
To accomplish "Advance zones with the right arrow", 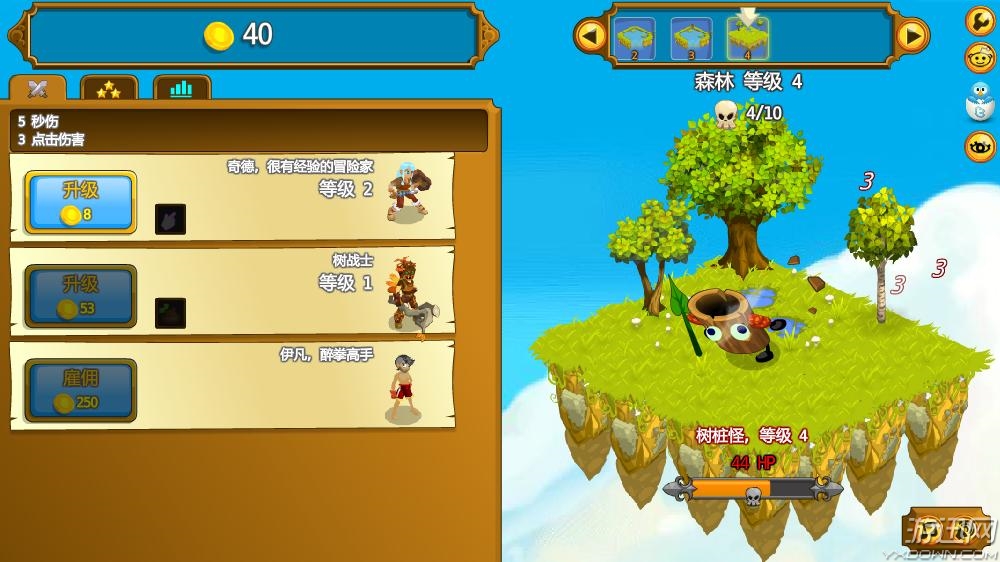I will (911, 37).
